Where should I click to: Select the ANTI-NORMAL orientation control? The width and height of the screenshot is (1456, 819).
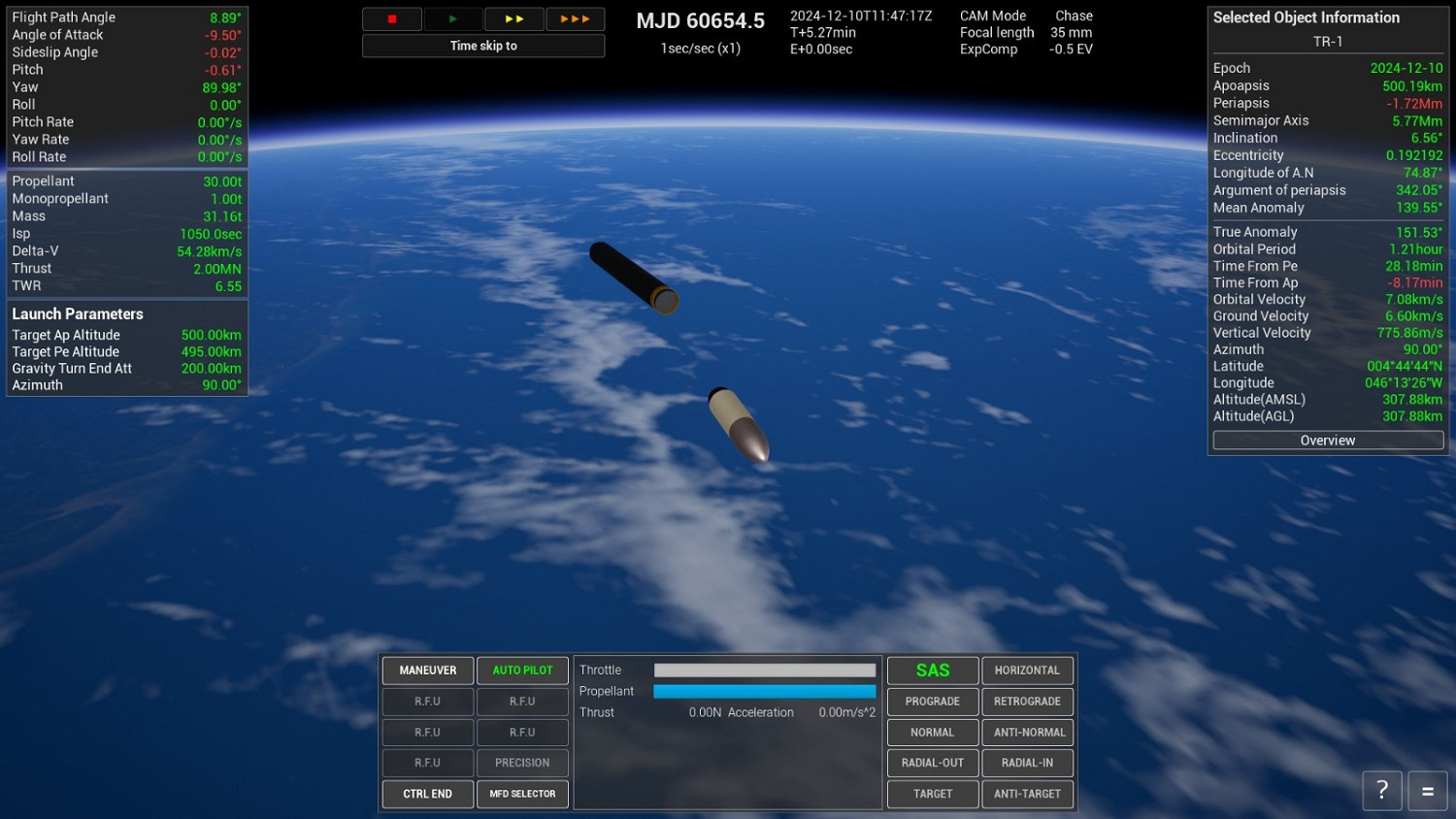(x=1027, y=732)
